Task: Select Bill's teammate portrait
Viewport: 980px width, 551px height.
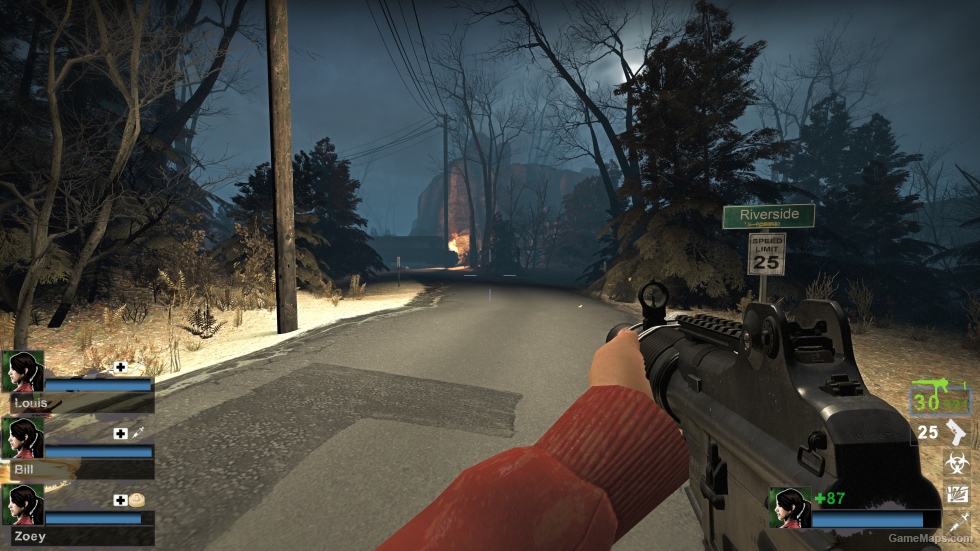Action: pos(22,438)
